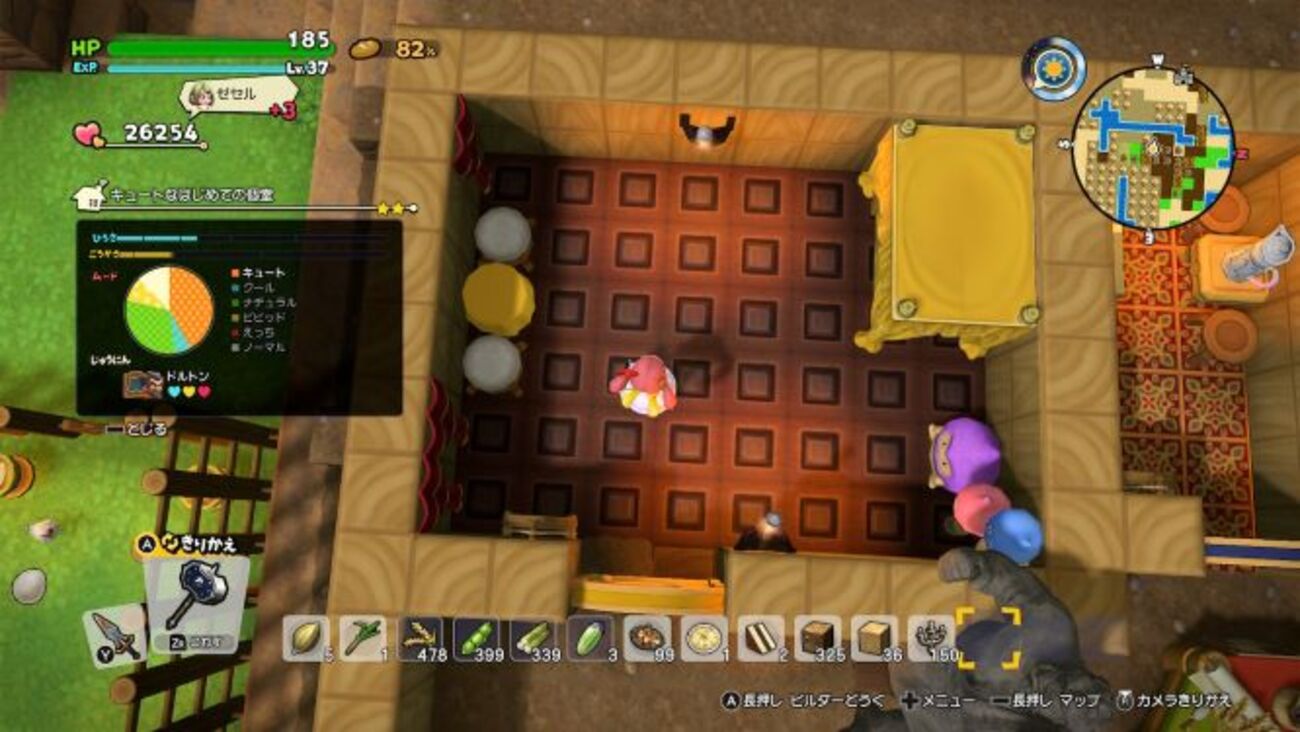The height and width of the screenshot is (732, 1300).
Task: Click the highlighted empty hotbar slot
Action: click(x=989, y=637)
